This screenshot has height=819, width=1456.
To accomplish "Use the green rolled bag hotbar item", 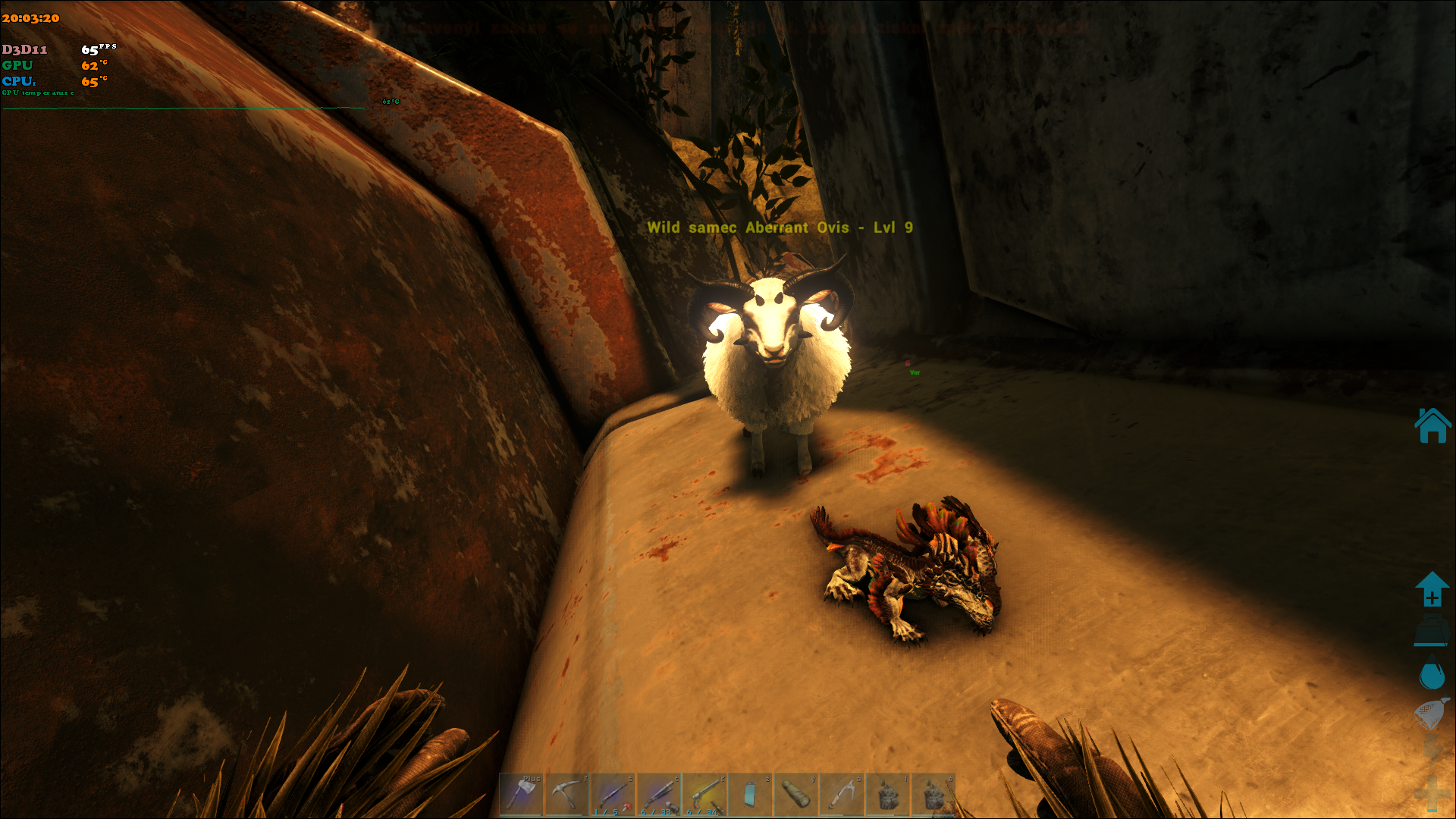I will 795,794.
